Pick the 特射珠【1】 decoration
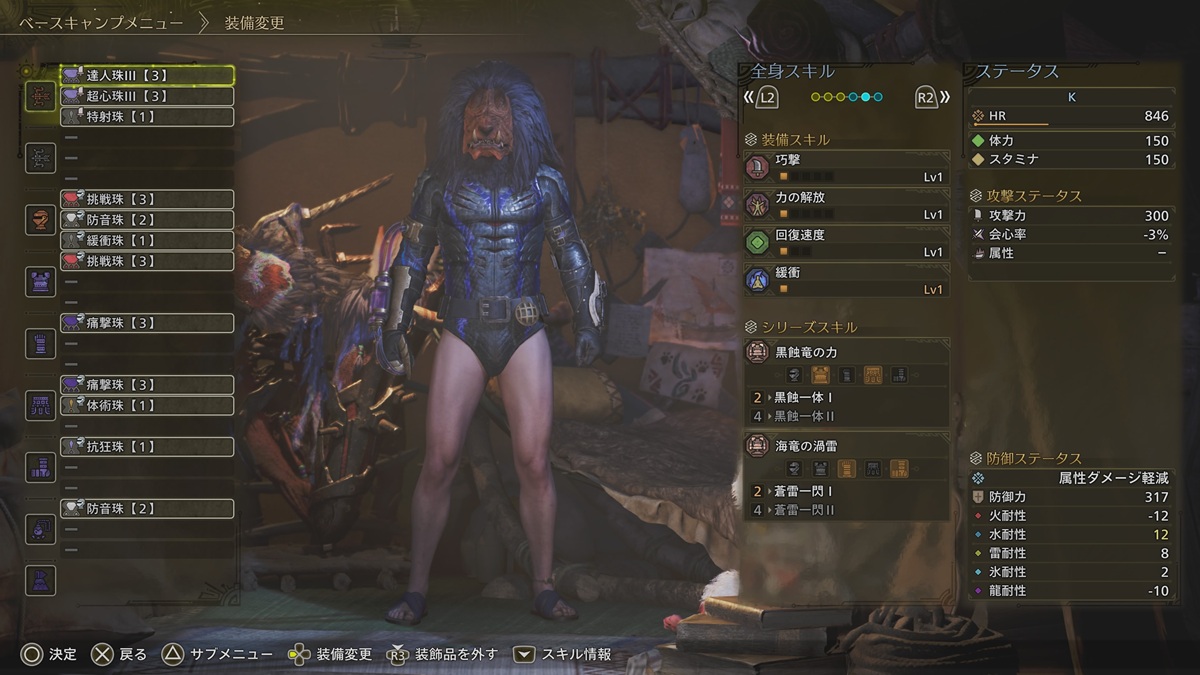Viewport: 1200px width, 675px height. point(147,117)
